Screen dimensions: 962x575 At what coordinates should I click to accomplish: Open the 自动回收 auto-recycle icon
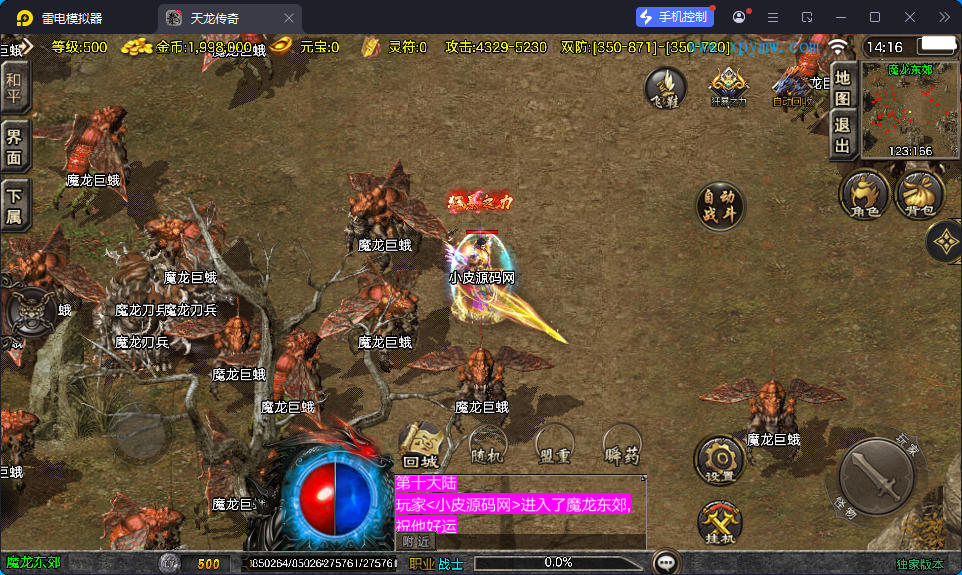(x=793, y=87)
